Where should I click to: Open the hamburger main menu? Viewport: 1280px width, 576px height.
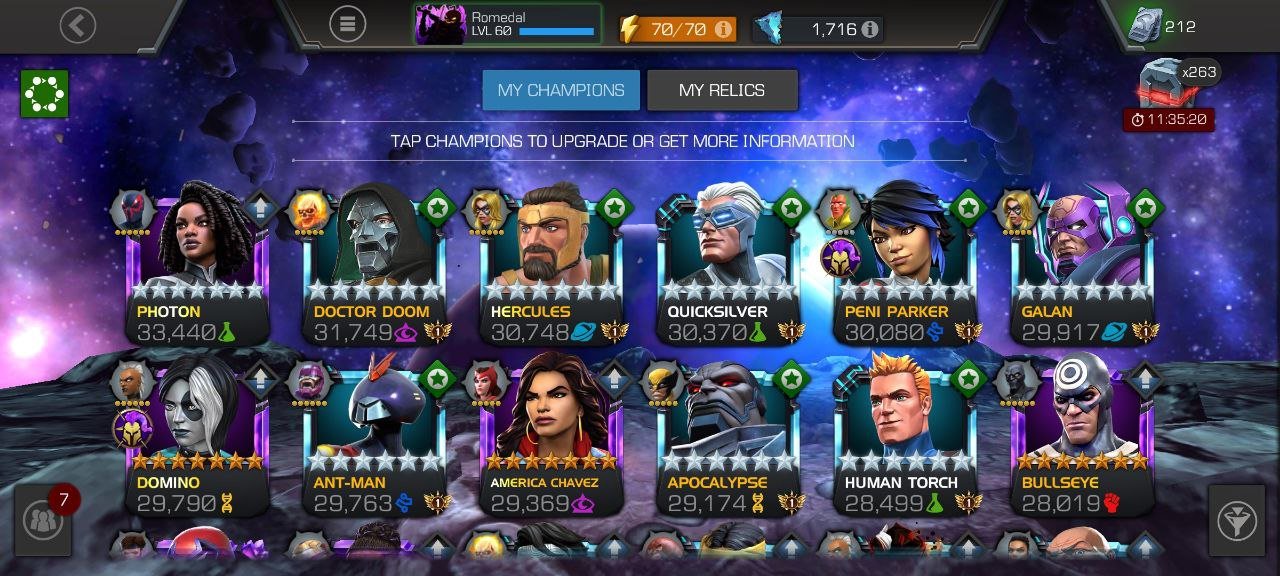347,24
